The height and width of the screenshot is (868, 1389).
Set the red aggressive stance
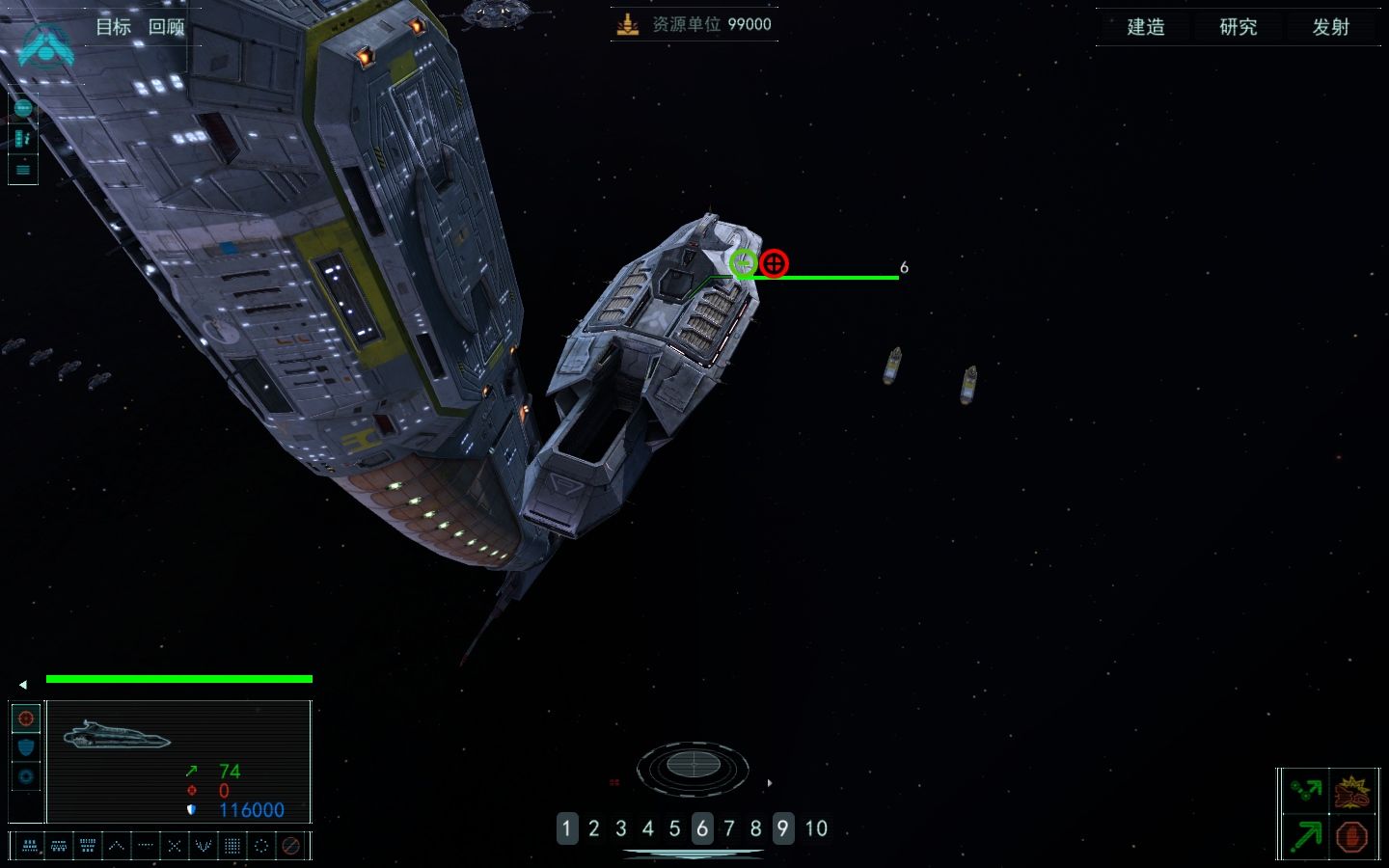(x=26, y=719)
